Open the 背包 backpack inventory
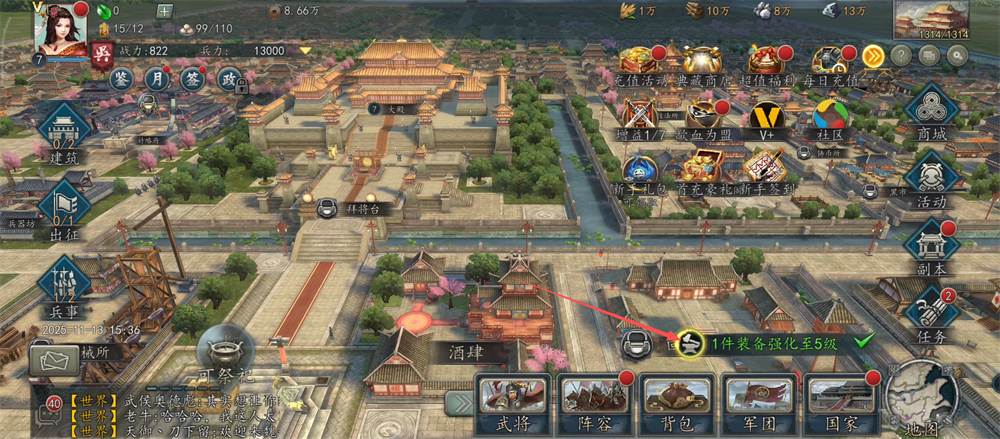Image resolution: width=1000 pixels, height=439 pixels. (672, 402)
